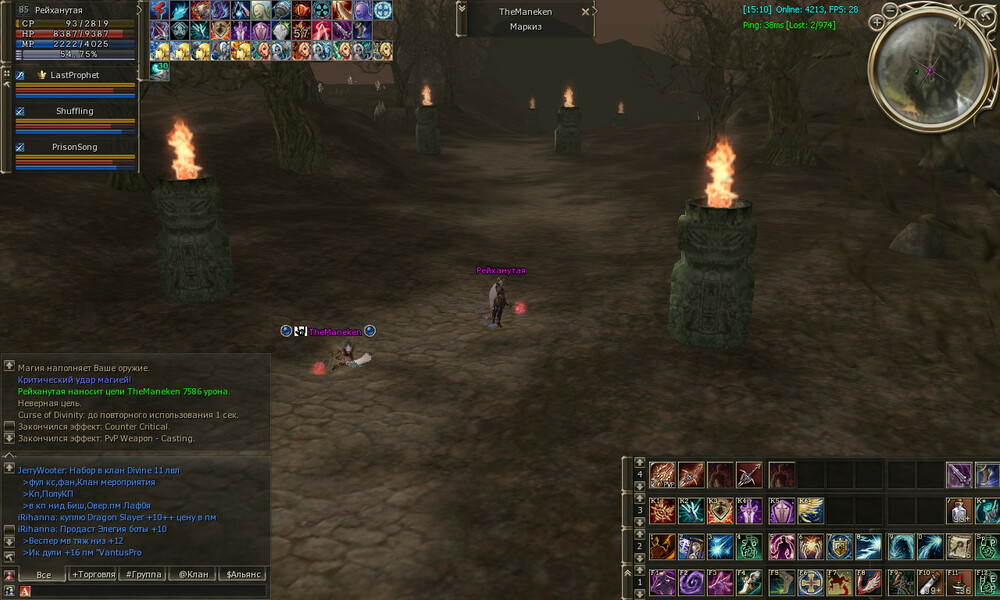Activate the F6 blue cross skill

click(810, 582)
